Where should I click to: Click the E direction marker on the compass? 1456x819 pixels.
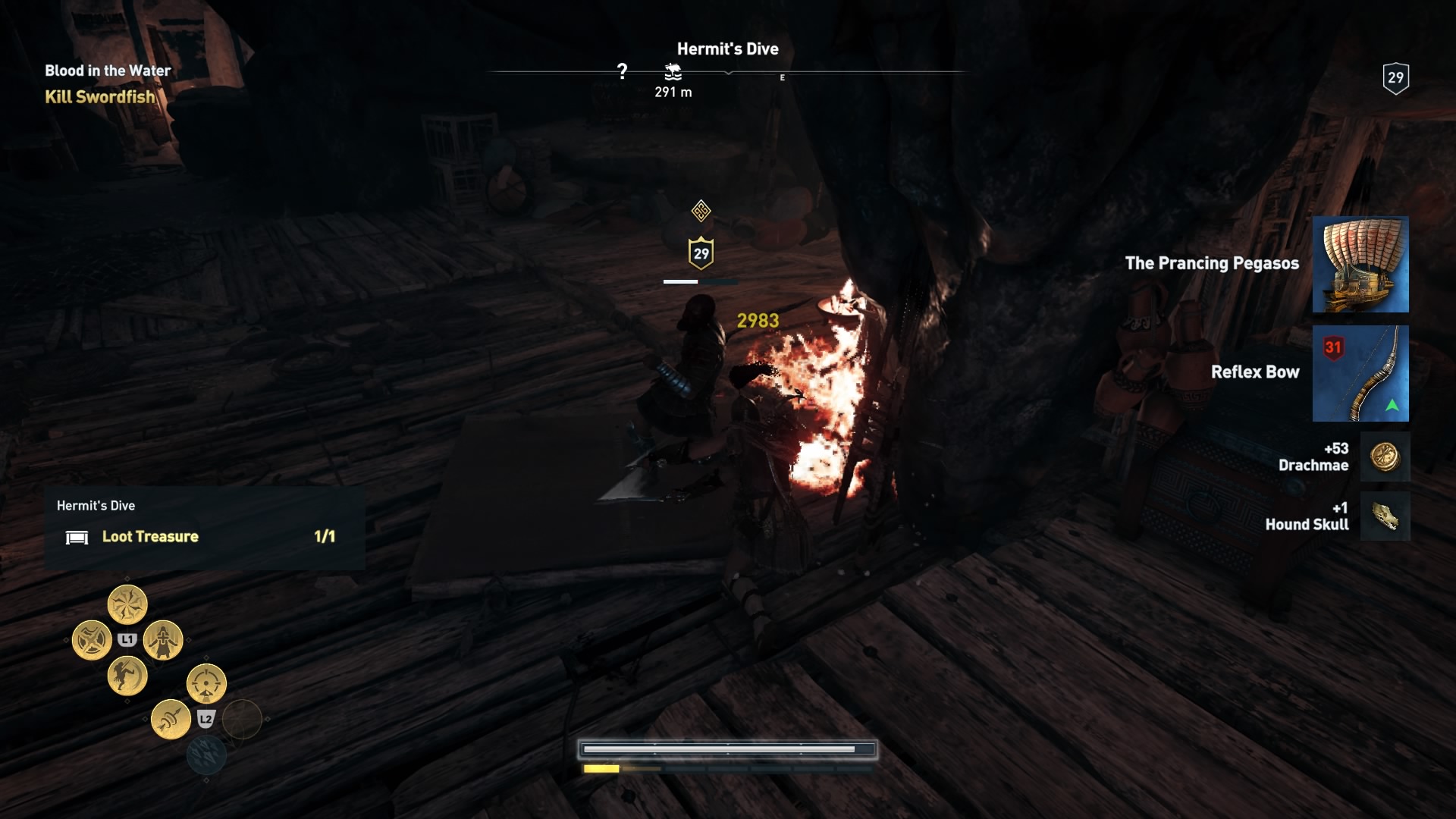click(782, 77)
